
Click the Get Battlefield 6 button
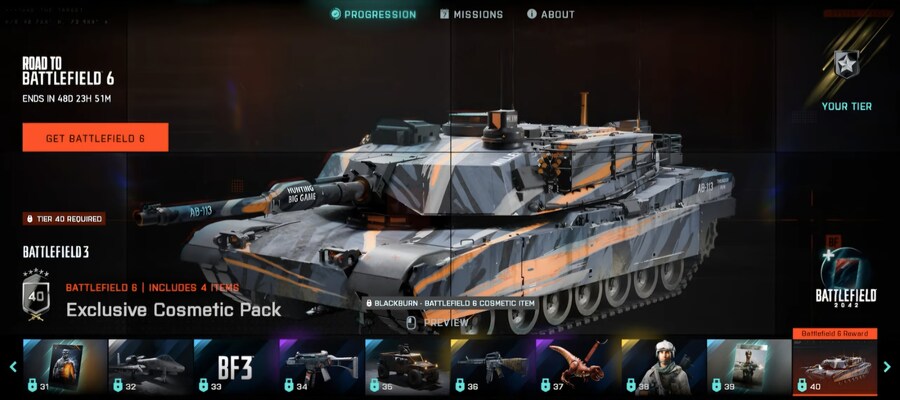95,138
